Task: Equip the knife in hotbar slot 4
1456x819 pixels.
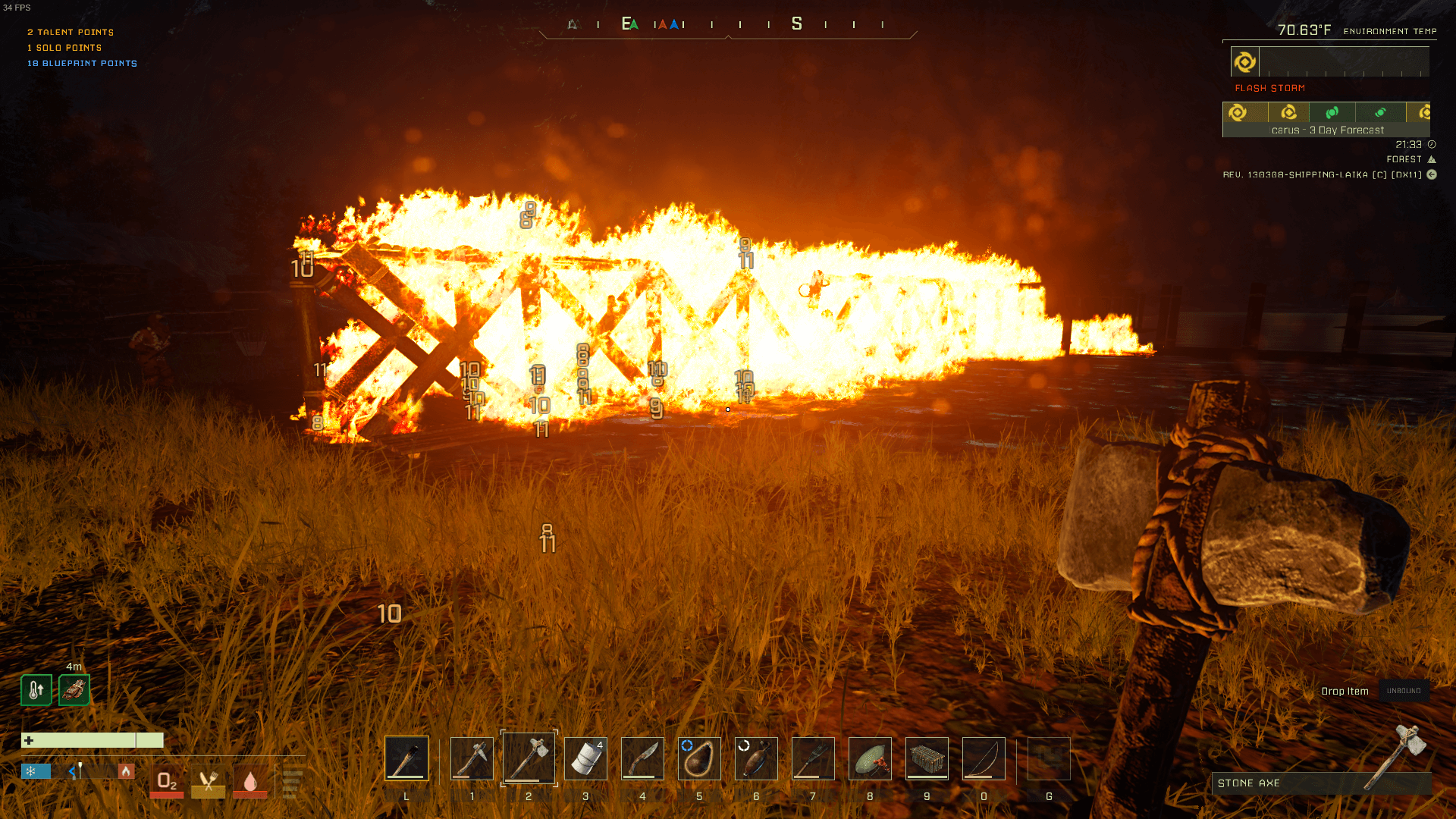Action: (642, 758)
